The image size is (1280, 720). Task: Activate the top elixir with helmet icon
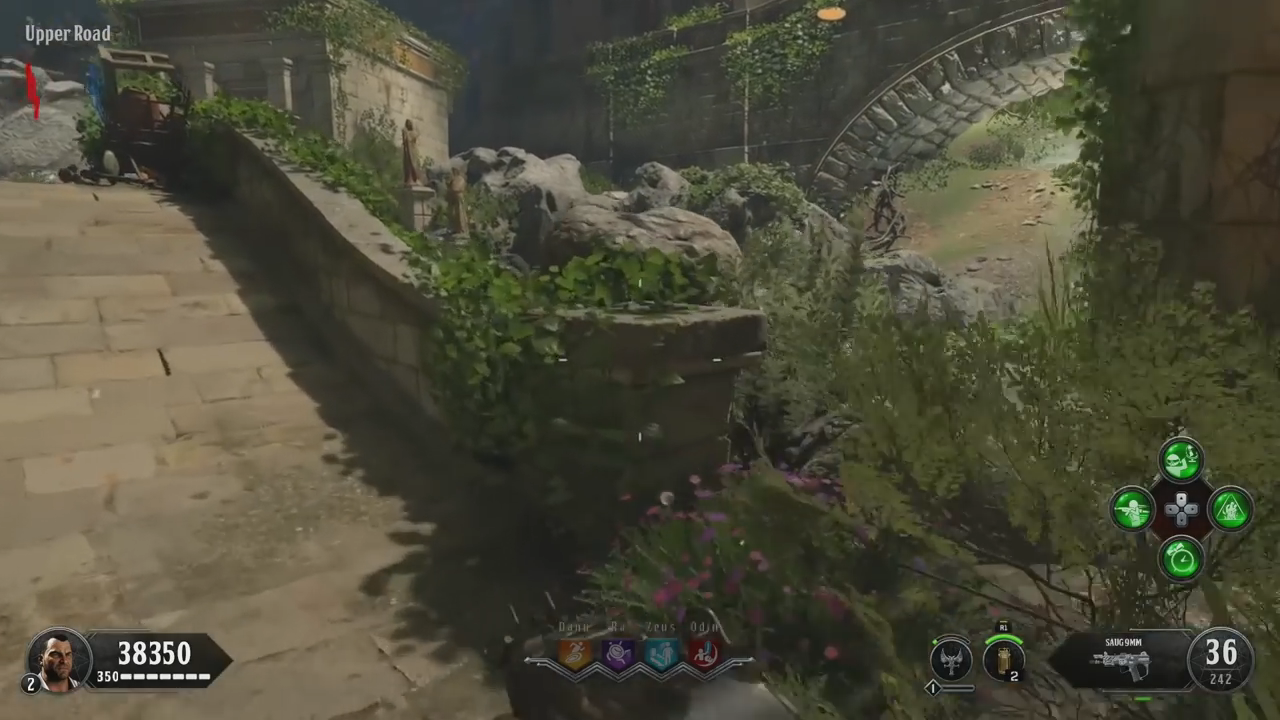[1181, 459]
